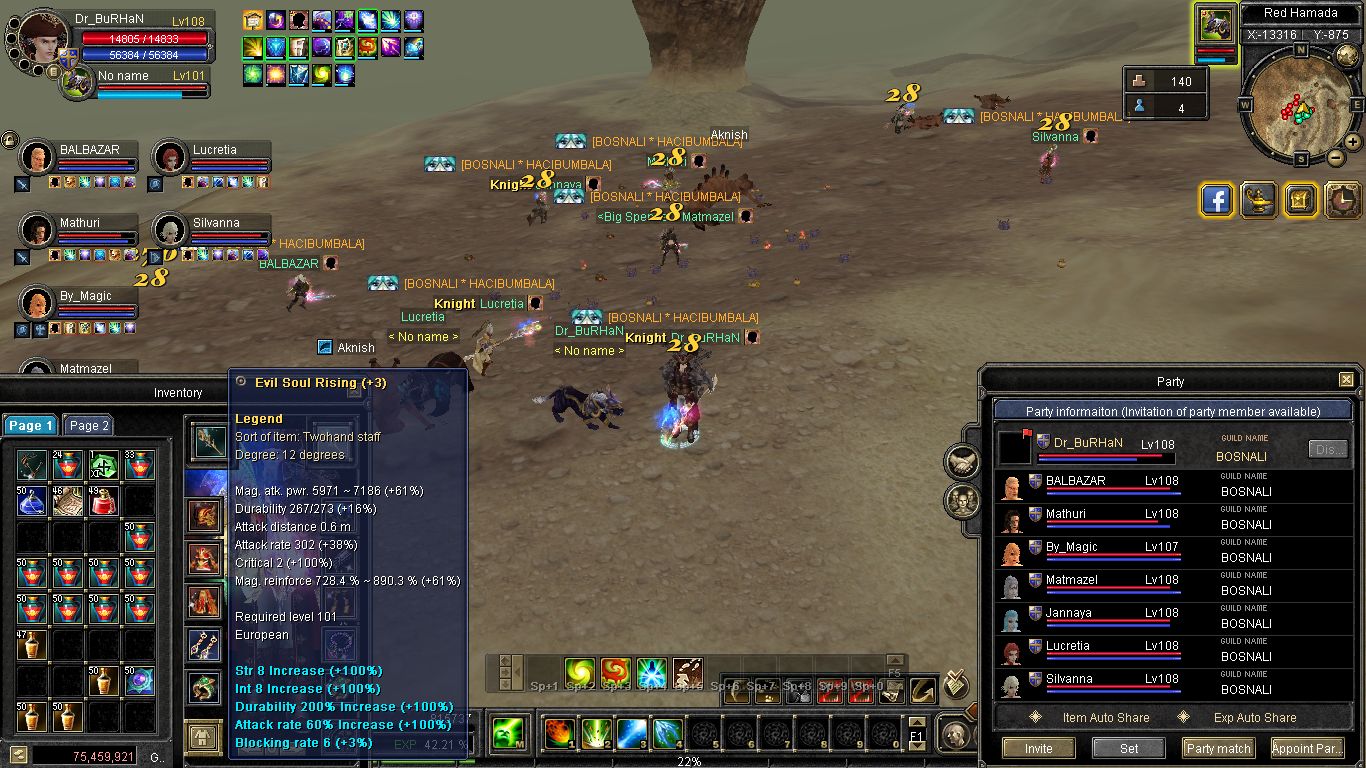Select Mathuri's party portrait

tap(37, 230)
